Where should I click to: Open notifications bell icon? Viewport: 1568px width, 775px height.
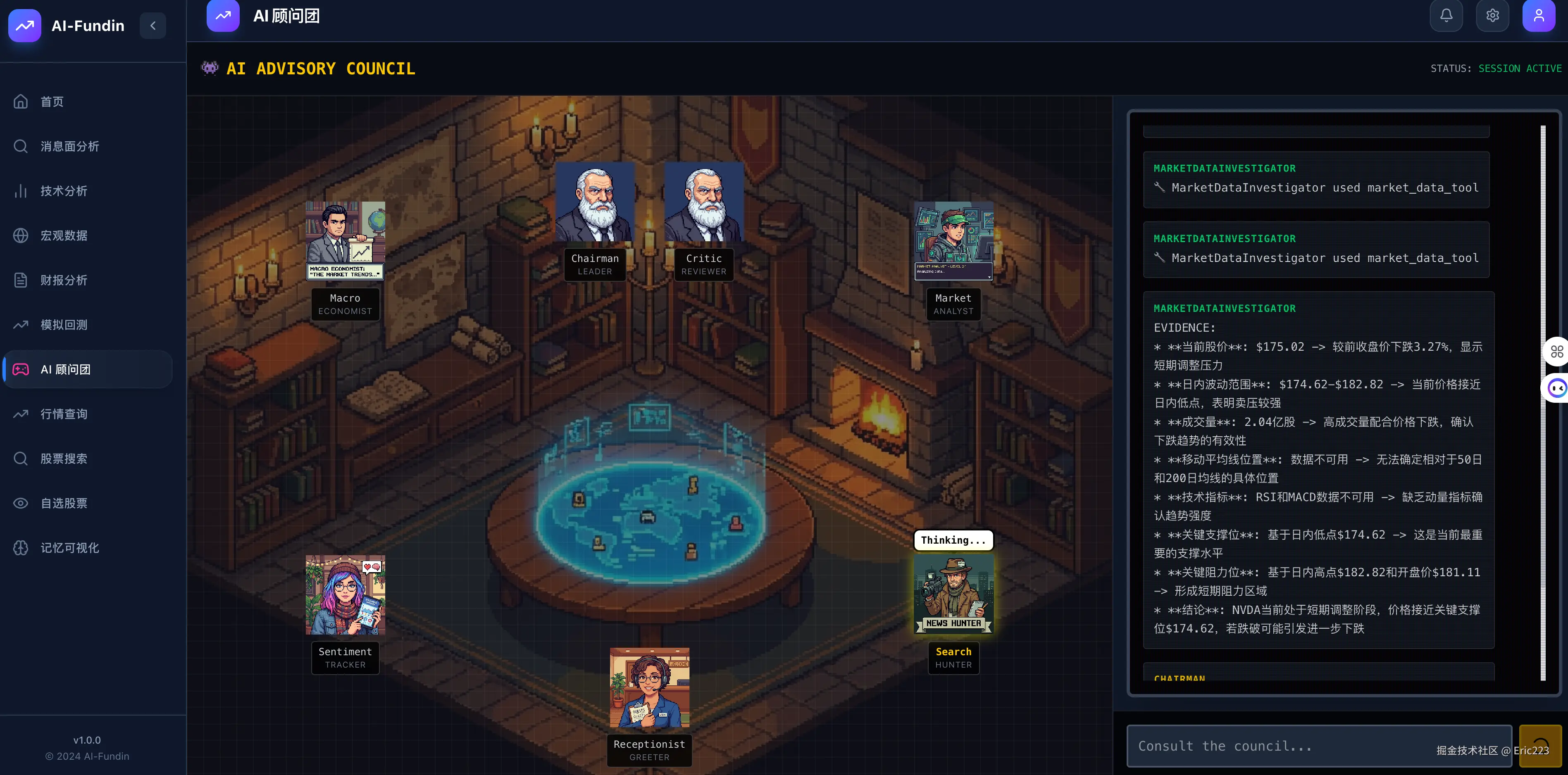pyautogui.click(x=1446, y=16)
